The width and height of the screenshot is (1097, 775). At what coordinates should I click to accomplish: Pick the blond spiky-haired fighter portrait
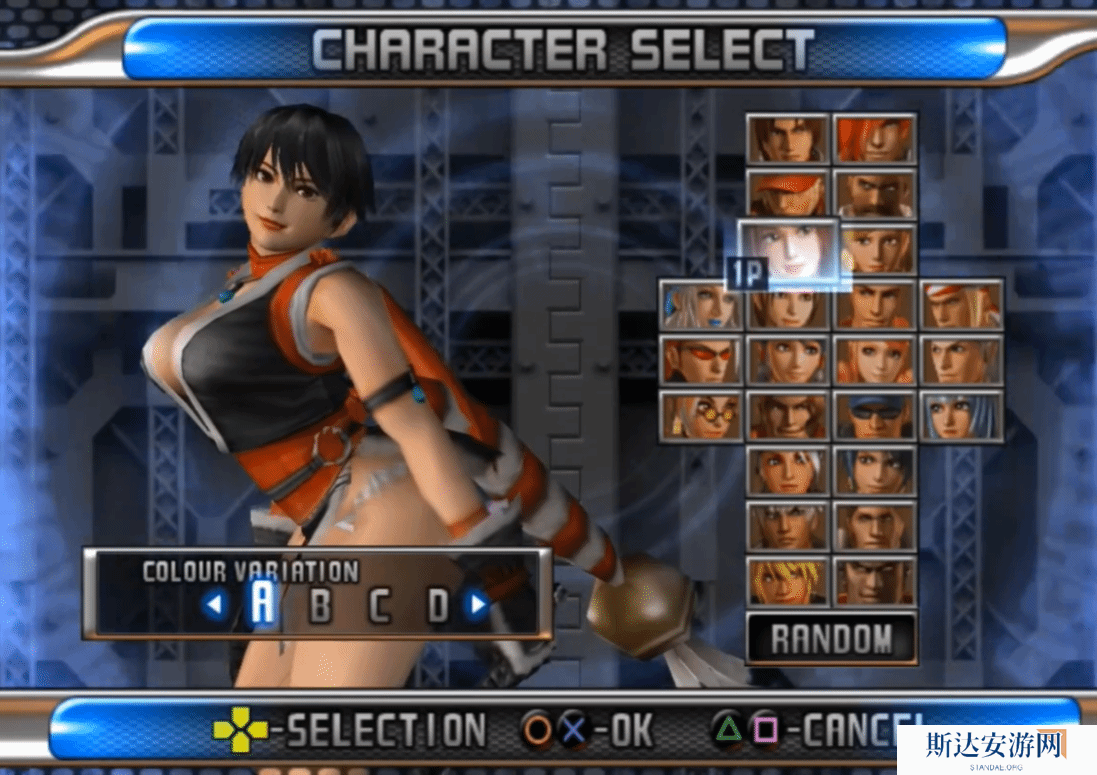point(788,581)
